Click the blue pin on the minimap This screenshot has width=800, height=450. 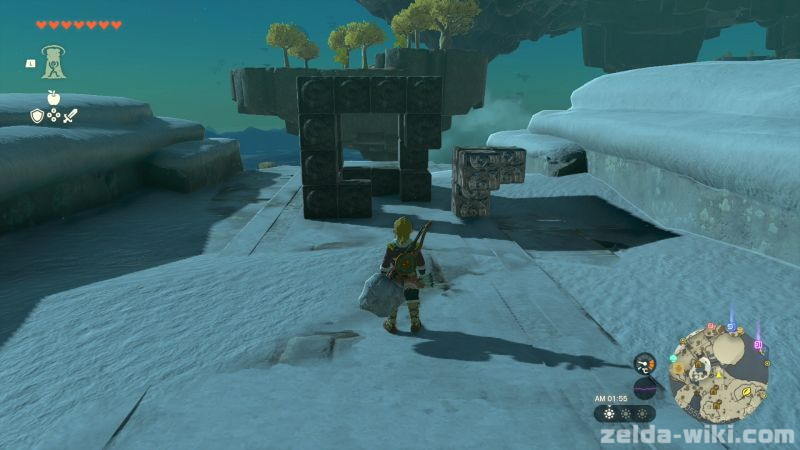tap(731, 326)
